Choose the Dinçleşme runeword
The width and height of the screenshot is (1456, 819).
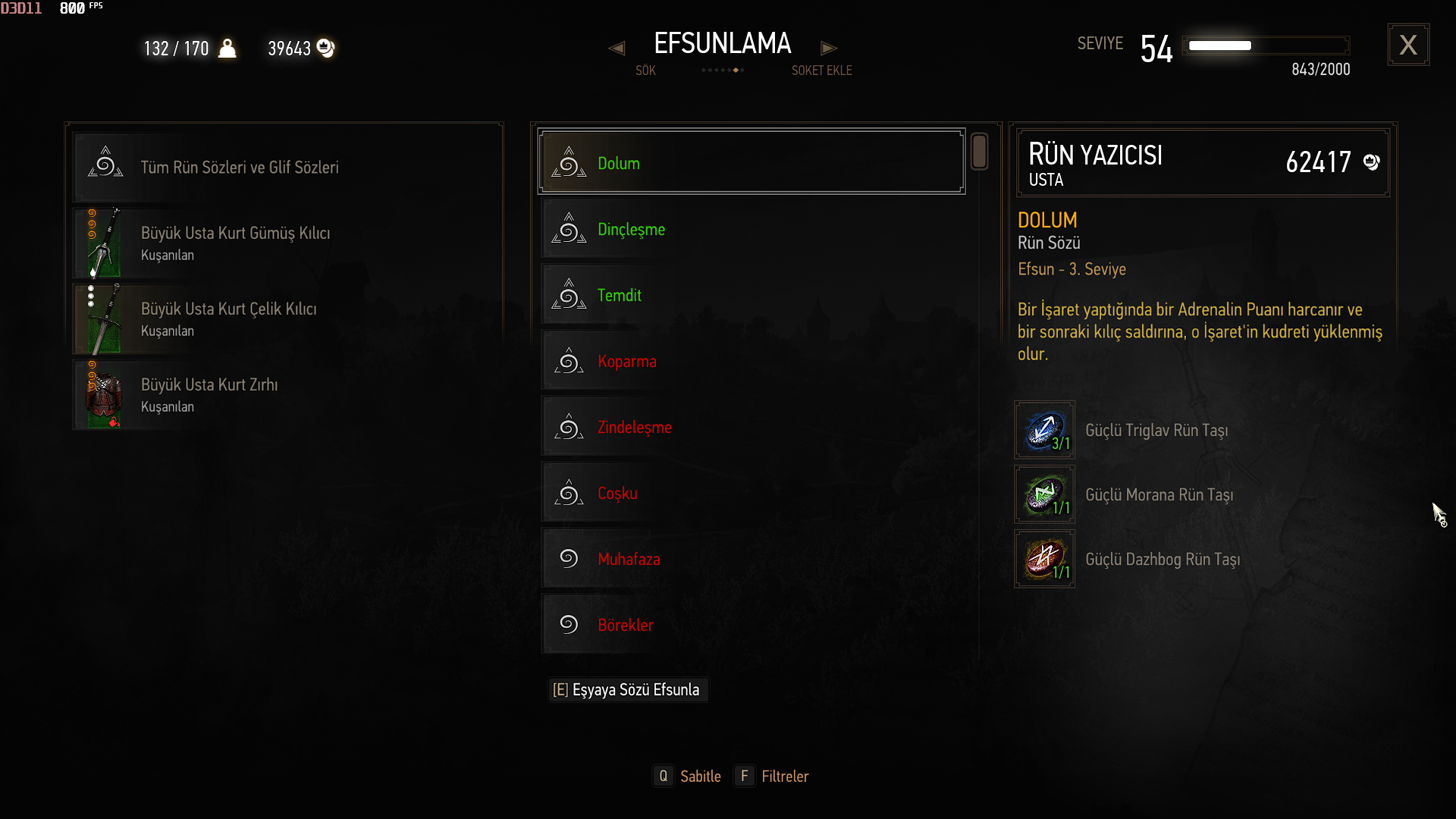pyautogui.click(x=751, y=229)
